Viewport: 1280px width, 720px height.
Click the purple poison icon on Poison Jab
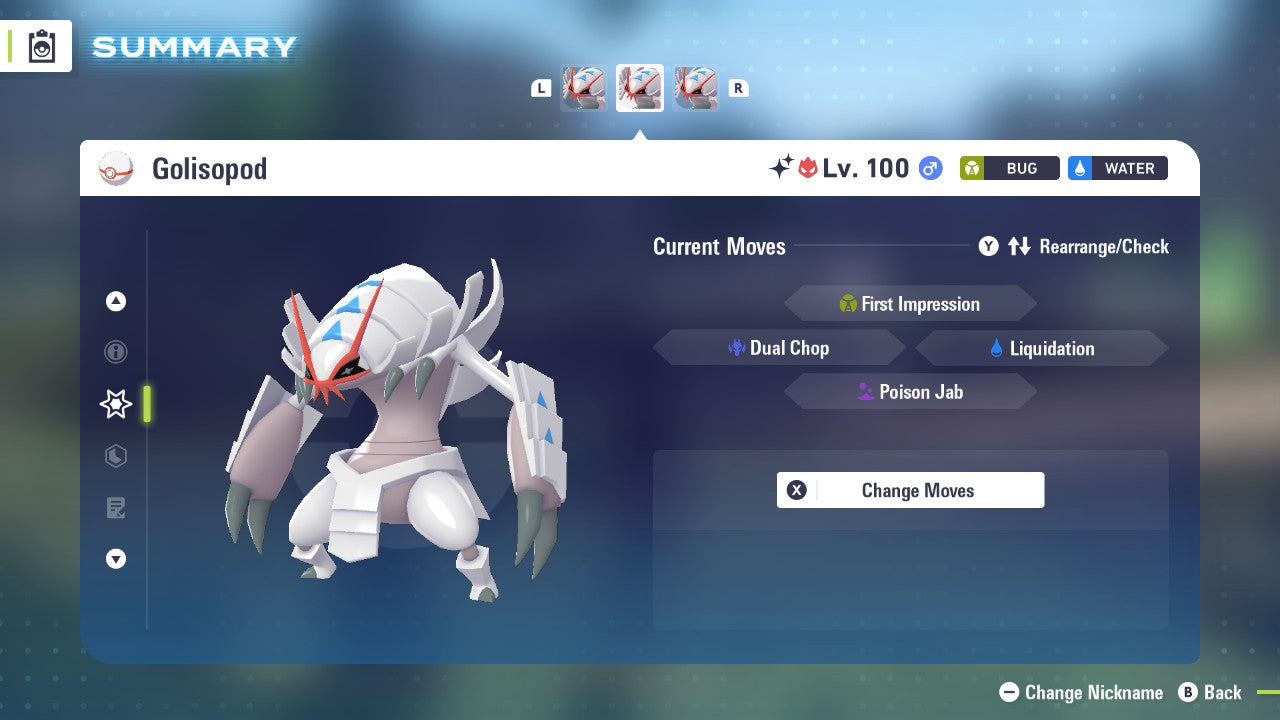[x=865, y=392]
